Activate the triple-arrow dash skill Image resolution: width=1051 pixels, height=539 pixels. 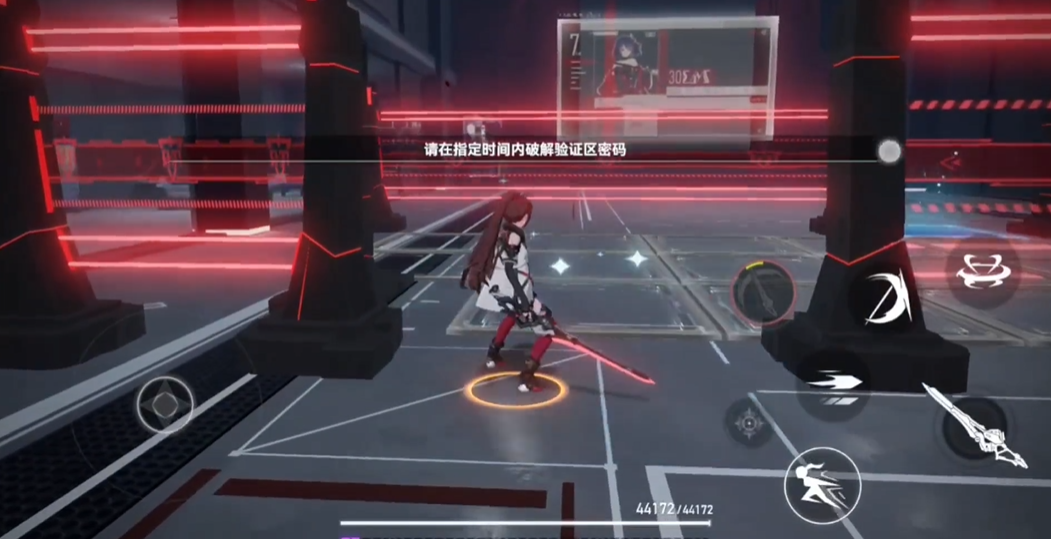click(833, 383)
